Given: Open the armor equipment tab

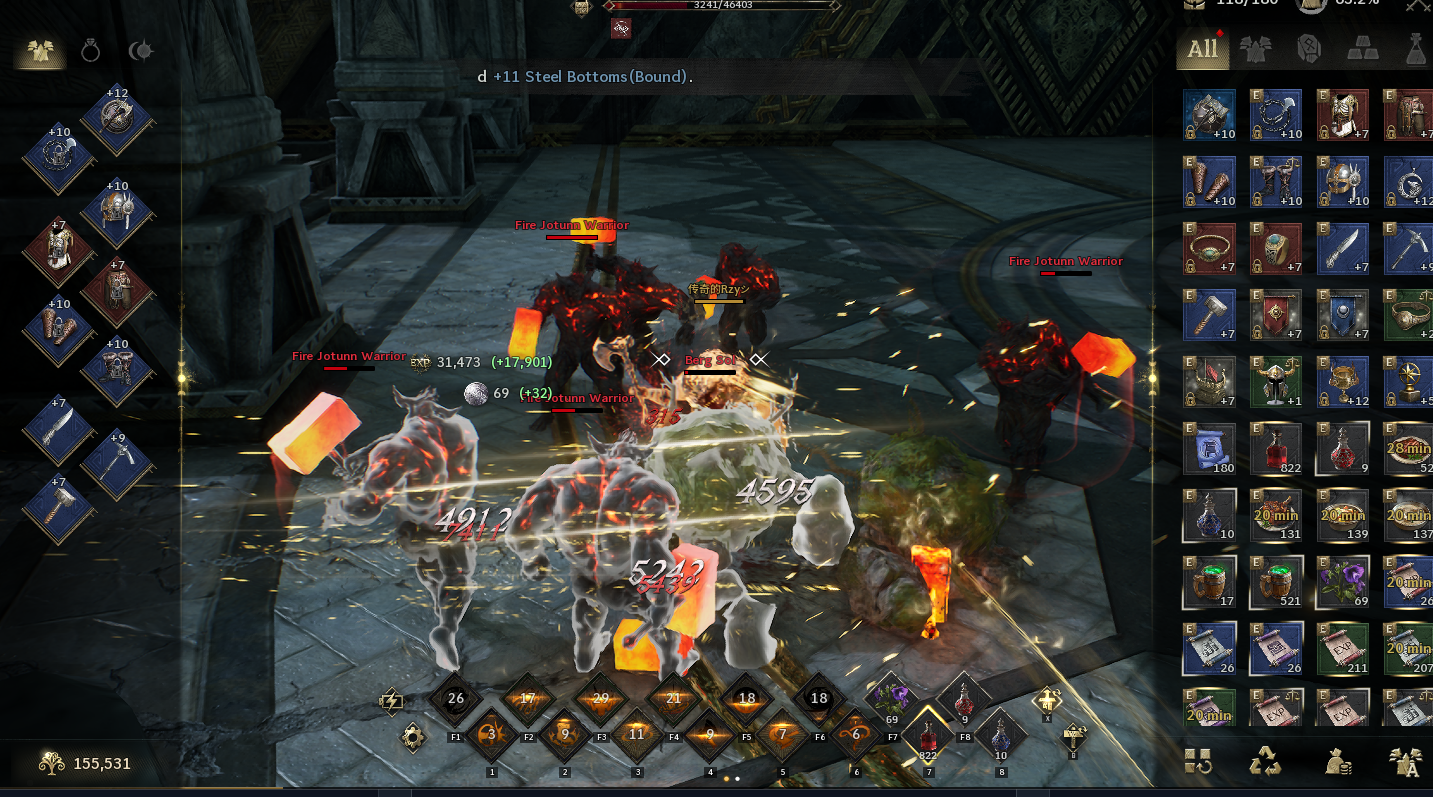Looking at the screenshot, I should coord(40,51).
